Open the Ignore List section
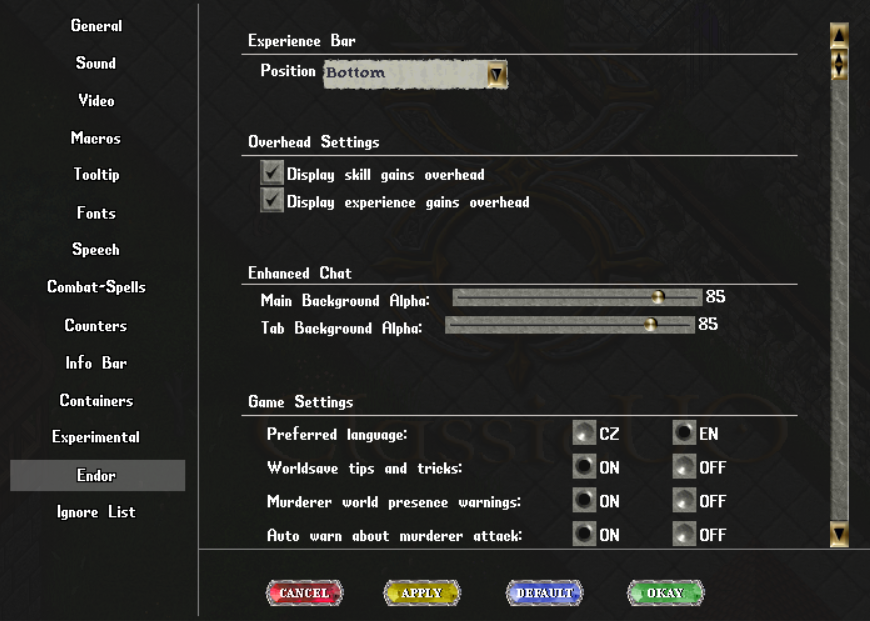This screenshot has width=870, height=621. (x=96, y=512)
